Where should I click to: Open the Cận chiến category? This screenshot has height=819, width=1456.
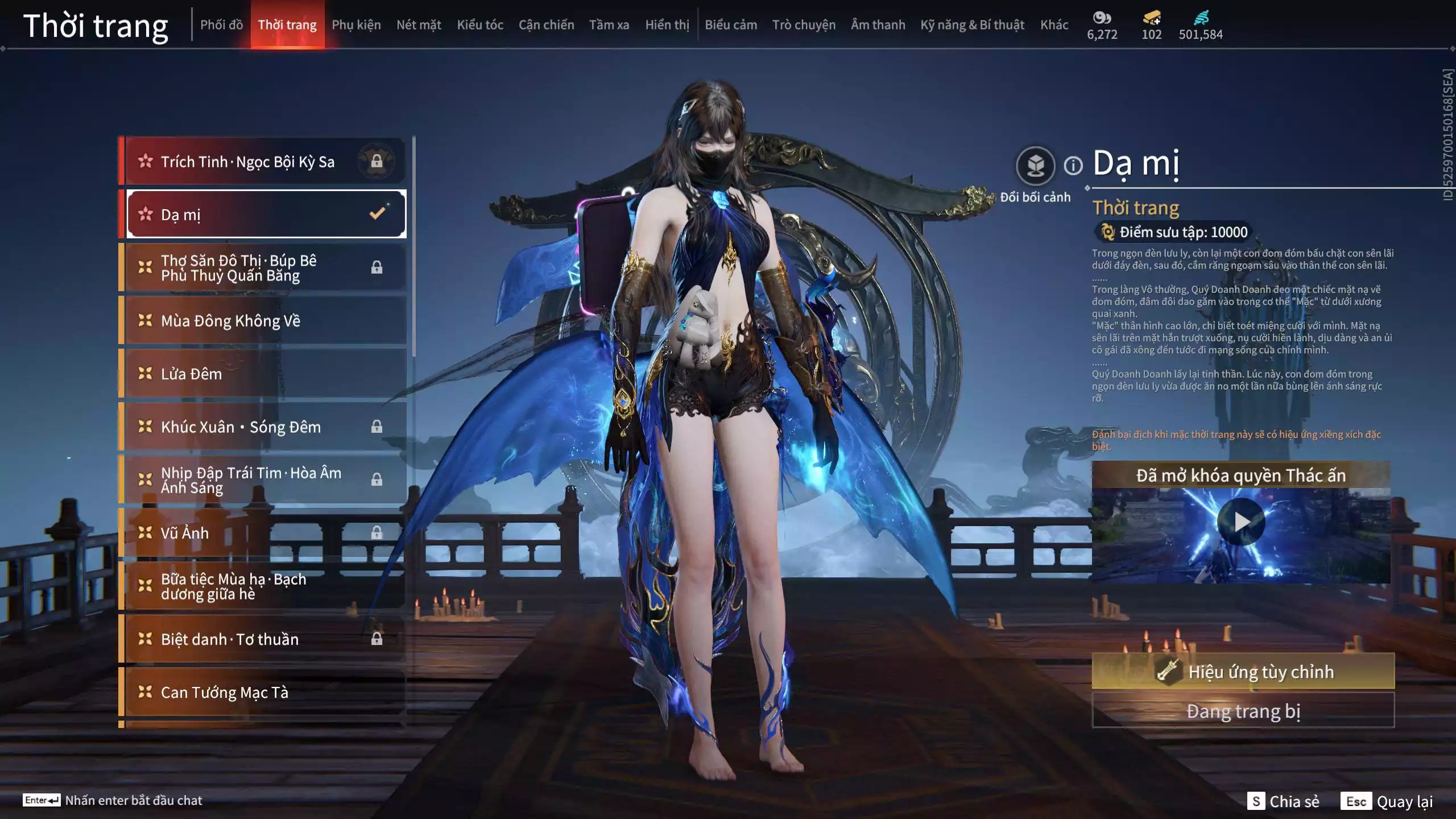(546, 25)
